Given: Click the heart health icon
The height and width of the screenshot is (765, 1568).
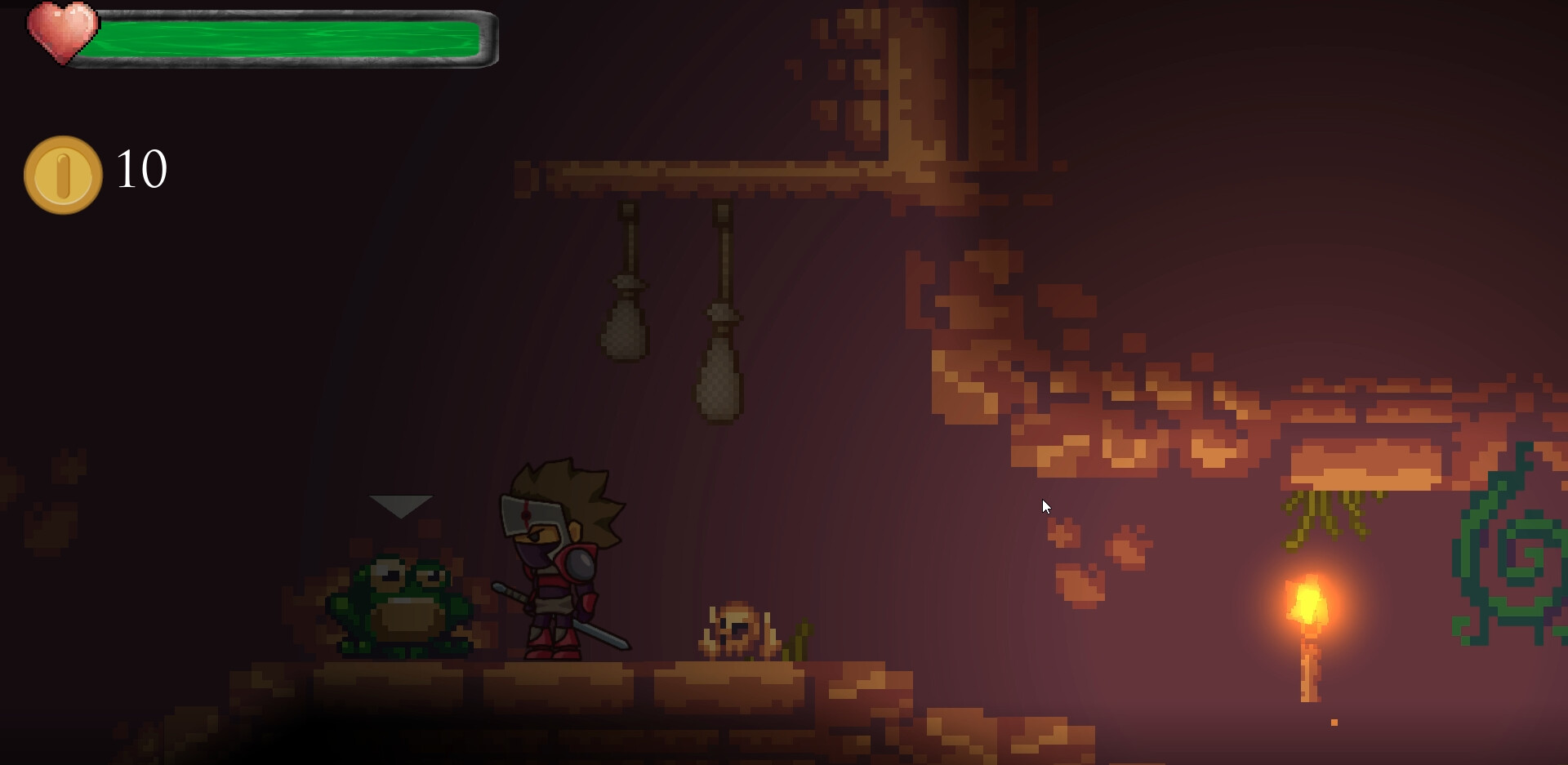Looking at the screenshot, I should (64, 34).
